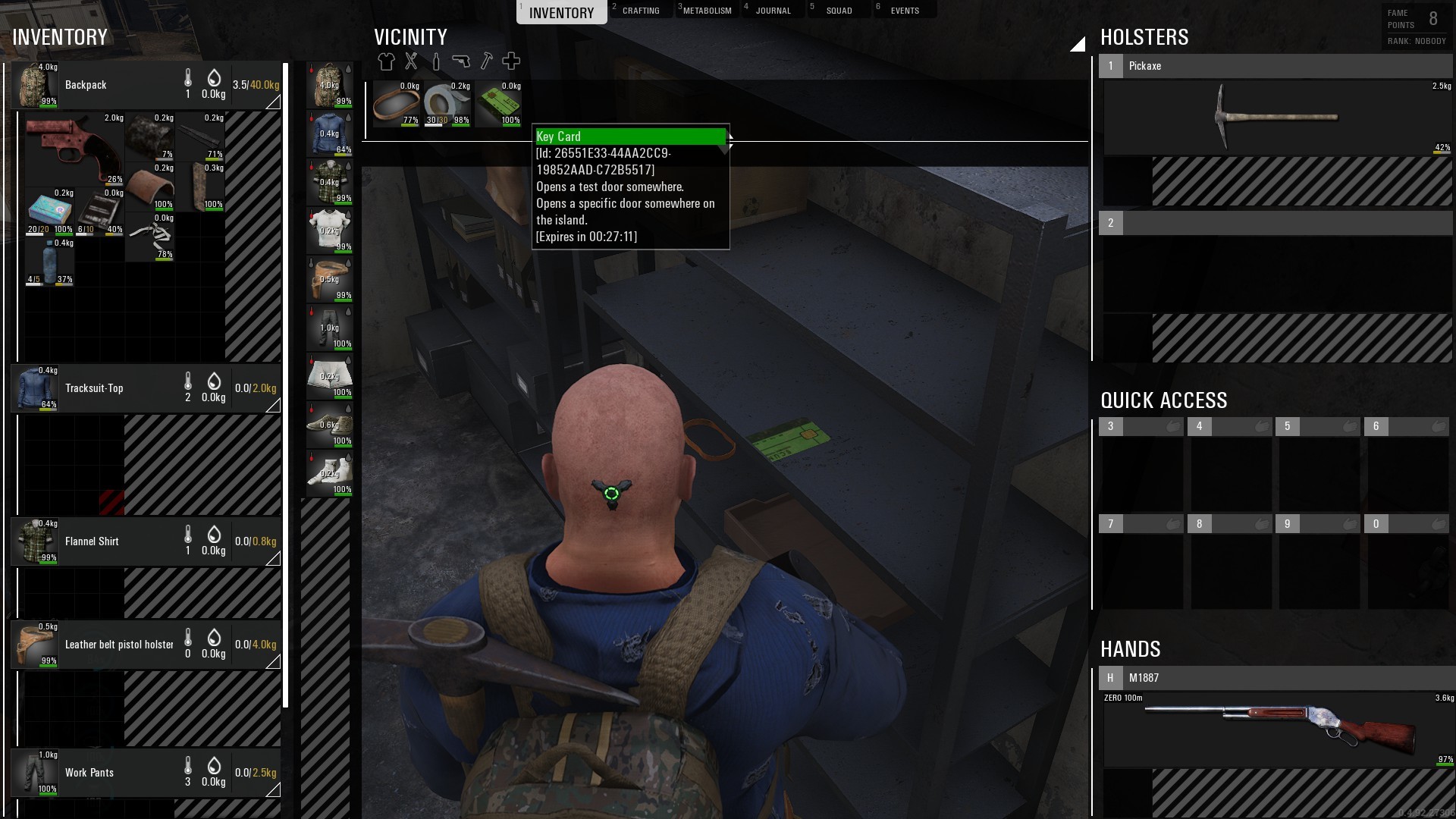The height and width of the screenshot is (819, 1456).
Task: Filter vicinity by clothing shirt icon
Action: (x=386, y=61)
